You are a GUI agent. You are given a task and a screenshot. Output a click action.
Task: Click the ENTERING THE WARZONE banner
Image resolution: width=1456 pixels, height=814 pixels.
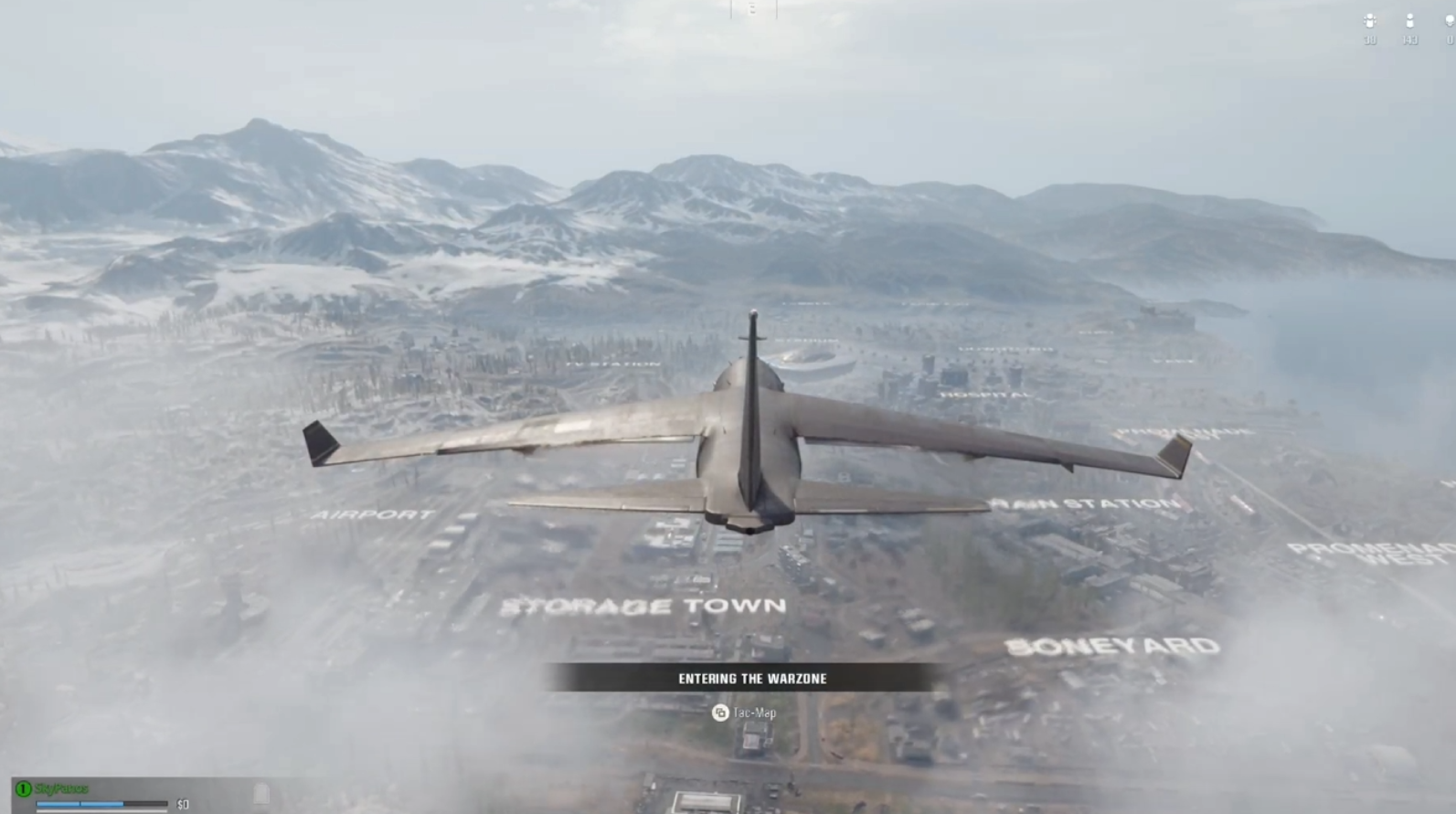(750, 679)
